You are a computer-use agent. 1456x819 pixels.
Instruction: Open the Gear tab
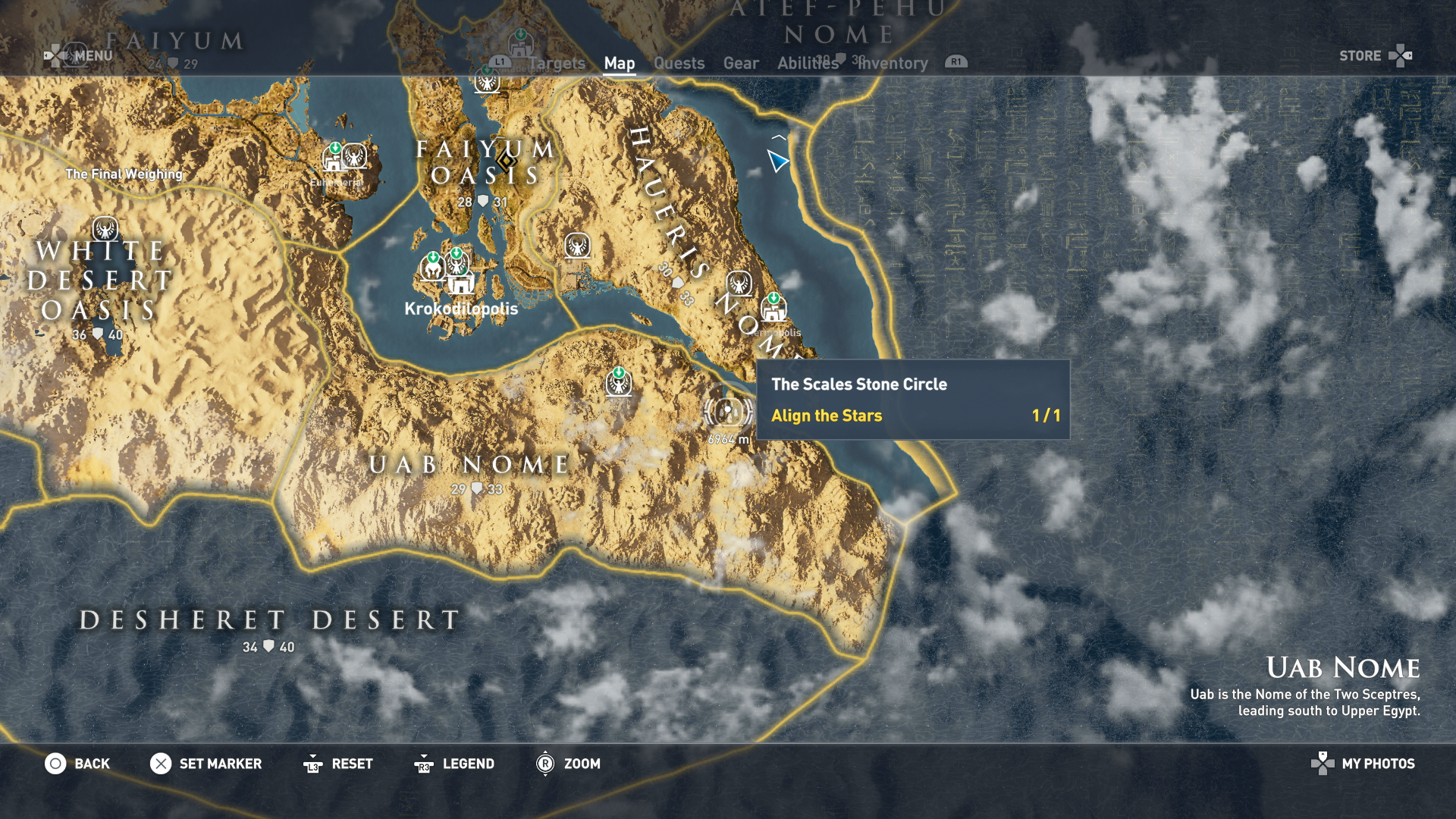[x=740, y=64]
